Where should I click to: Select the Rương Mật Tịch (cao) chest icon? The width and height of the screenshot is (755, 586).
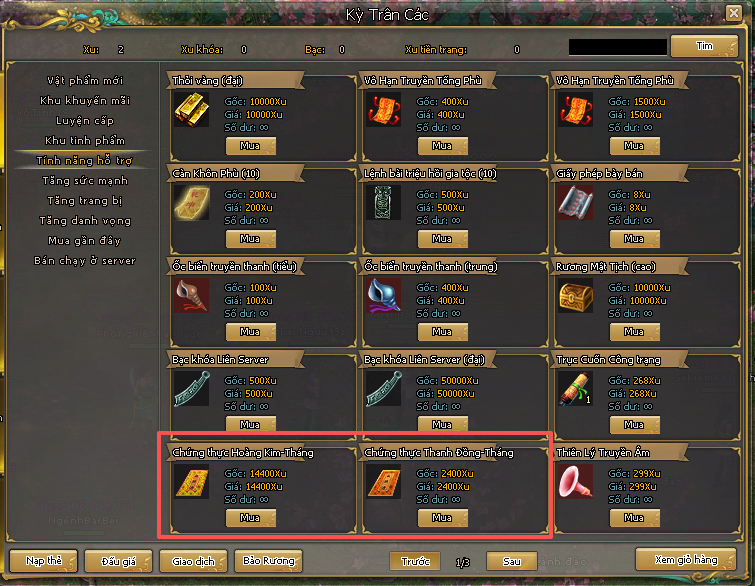575,297
